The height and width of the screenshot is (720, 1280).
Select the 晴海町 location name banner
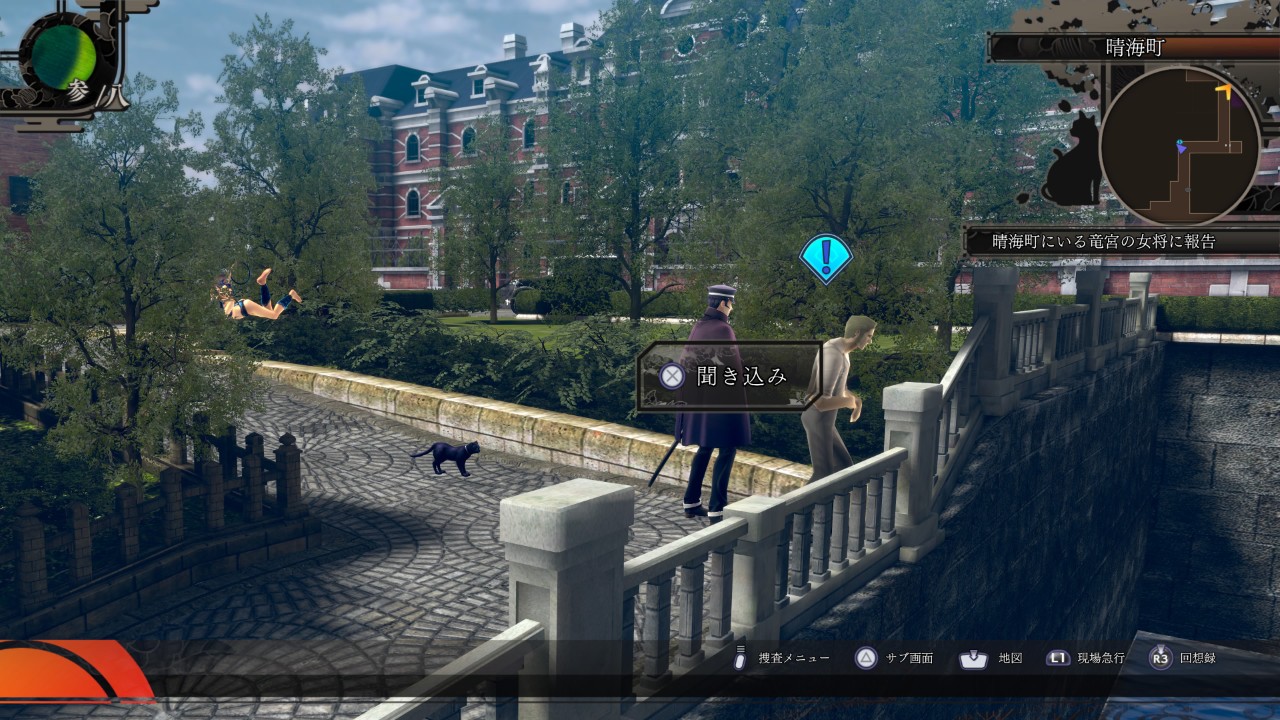click(x=1134, y=47)
